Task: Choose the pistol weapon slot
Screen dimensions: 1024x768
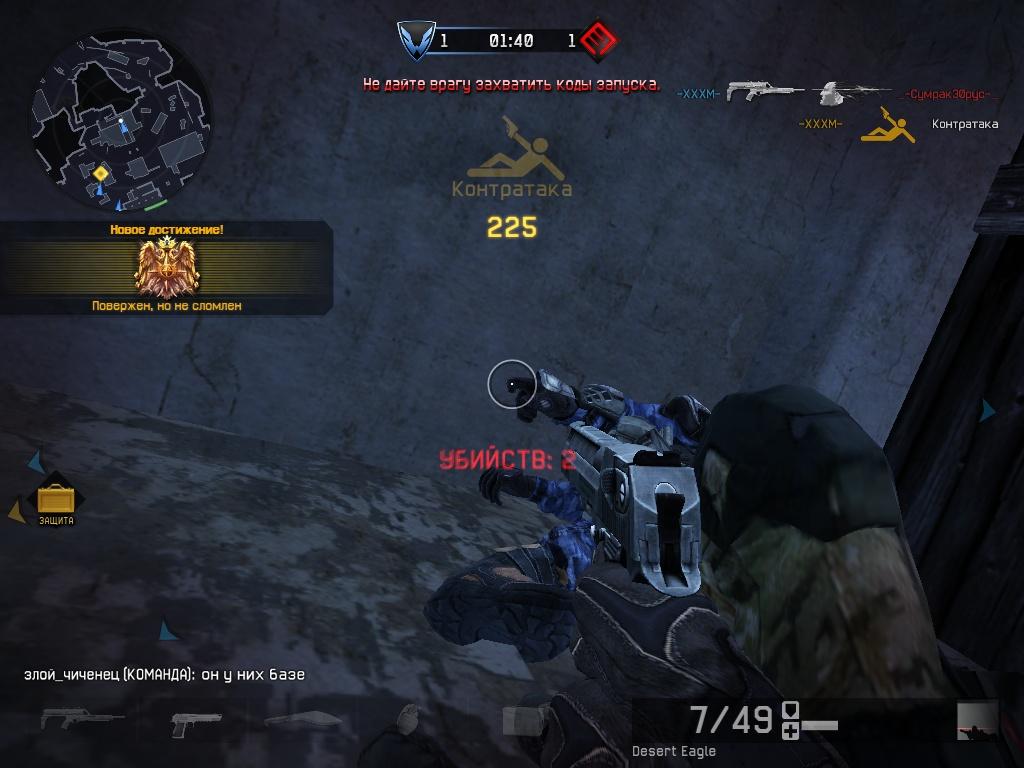Action: (196, 720)
